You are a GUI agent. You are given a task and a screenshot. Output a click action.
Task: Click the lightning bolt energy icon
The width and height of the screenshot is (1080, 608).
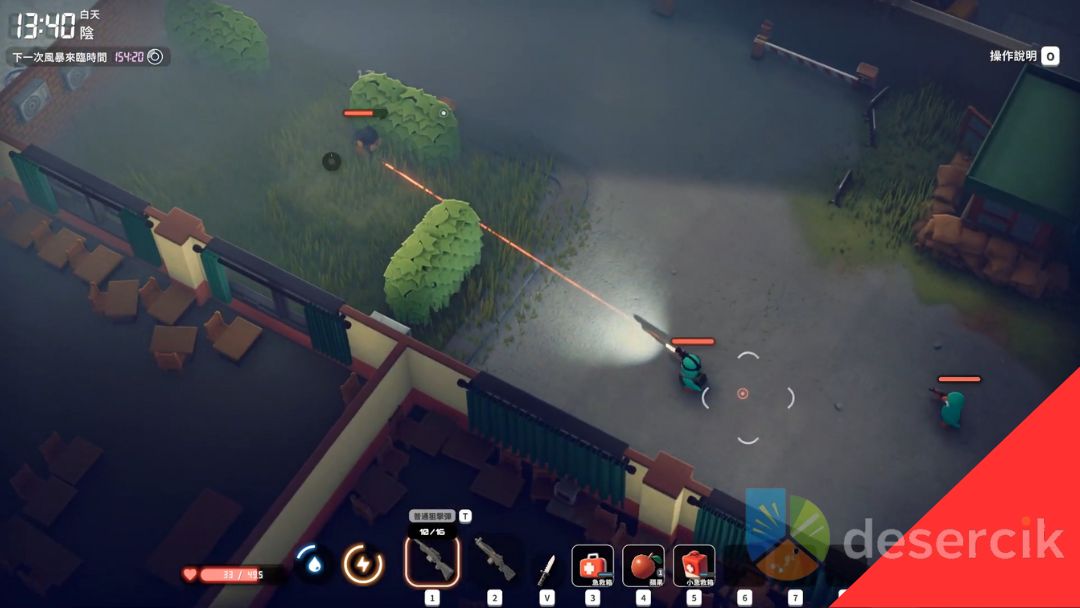point(363,564)
